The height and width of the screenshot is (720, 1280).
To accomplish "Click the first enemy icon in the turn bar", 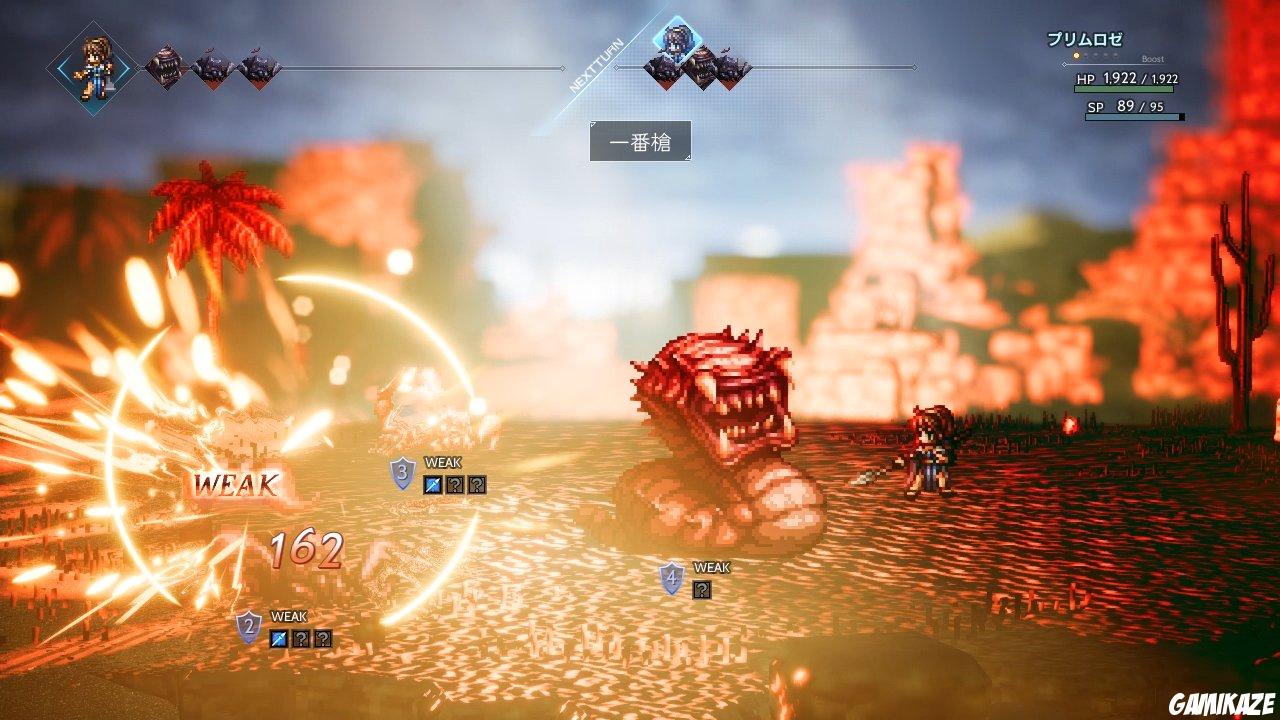I will [x=166, y=67].
